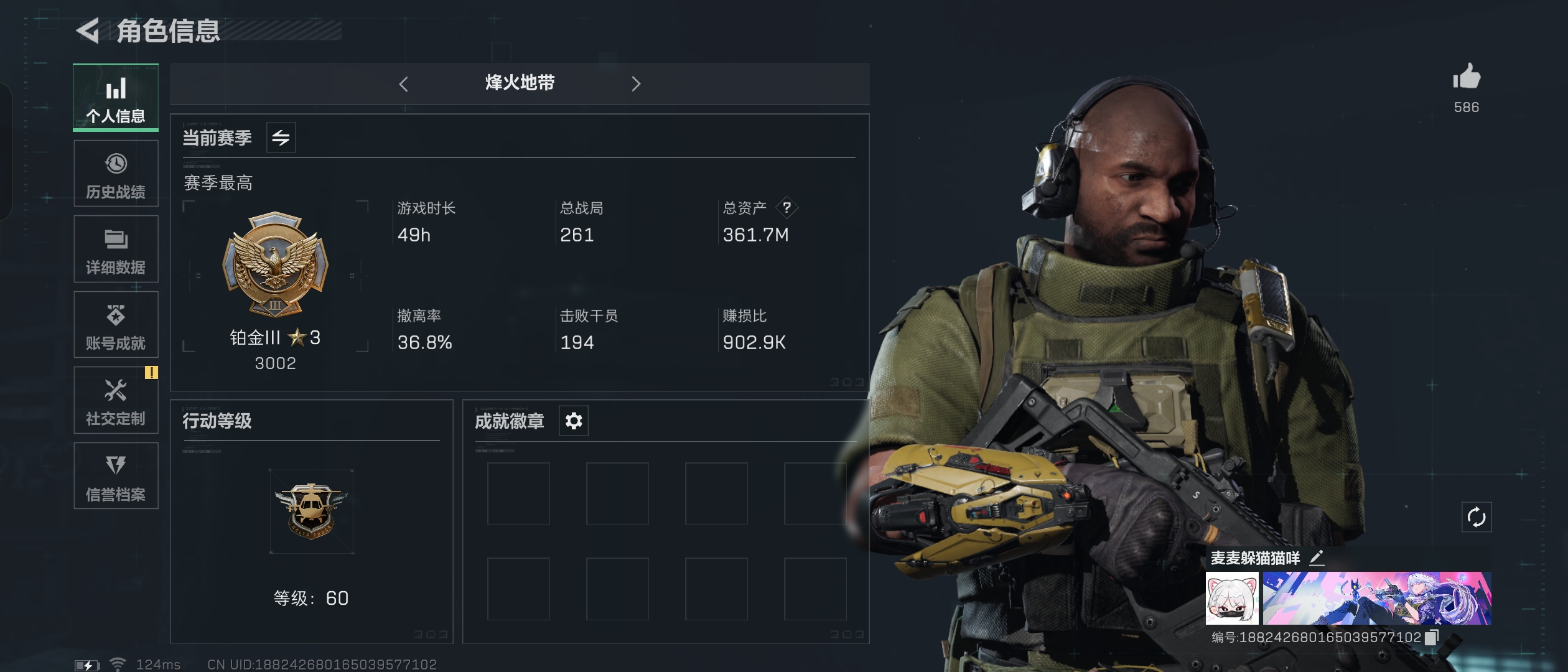Open the level 60 helicopter emblem

(x=311, y=511)
